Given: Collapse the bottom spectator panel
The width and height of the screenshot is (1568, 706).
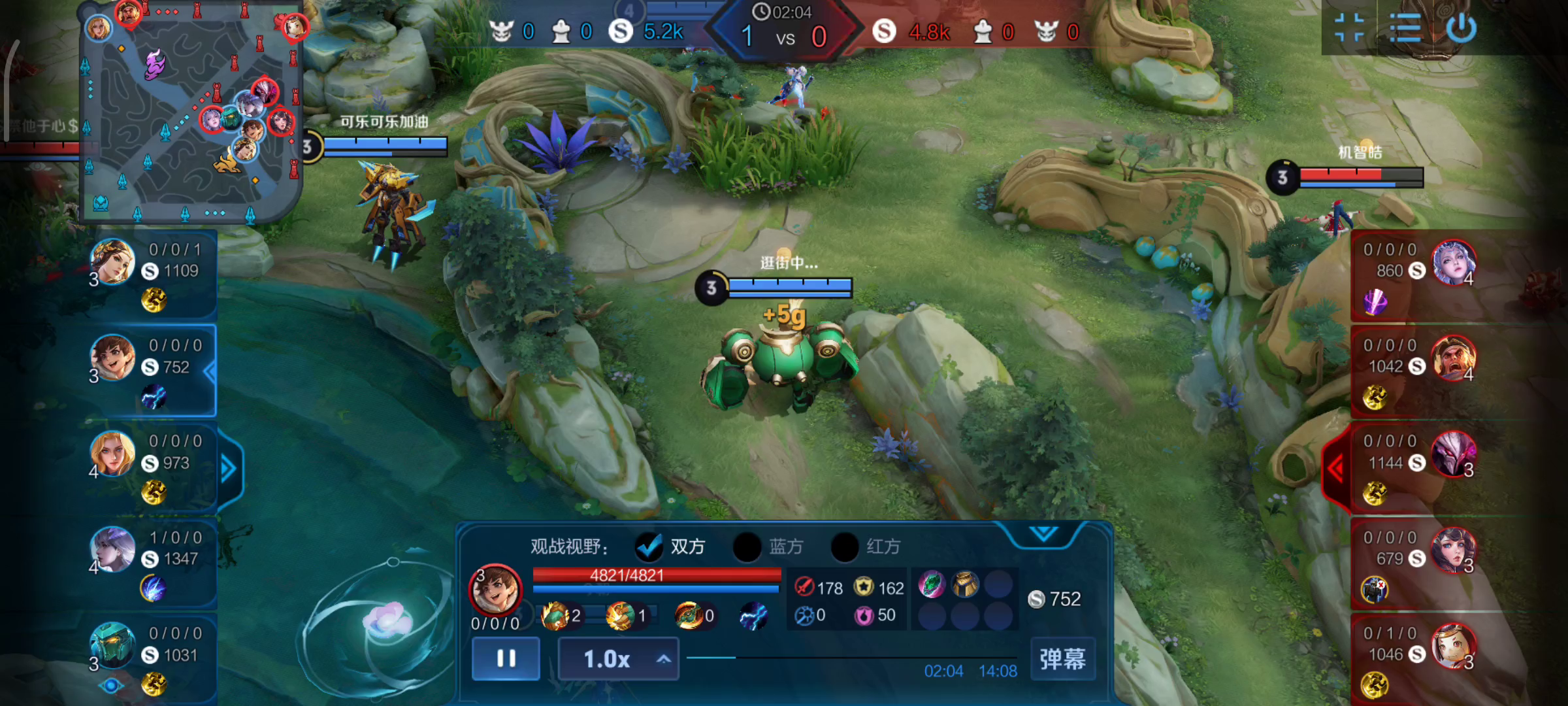Looking at the screenshot, I should [x=1043, y=533].
